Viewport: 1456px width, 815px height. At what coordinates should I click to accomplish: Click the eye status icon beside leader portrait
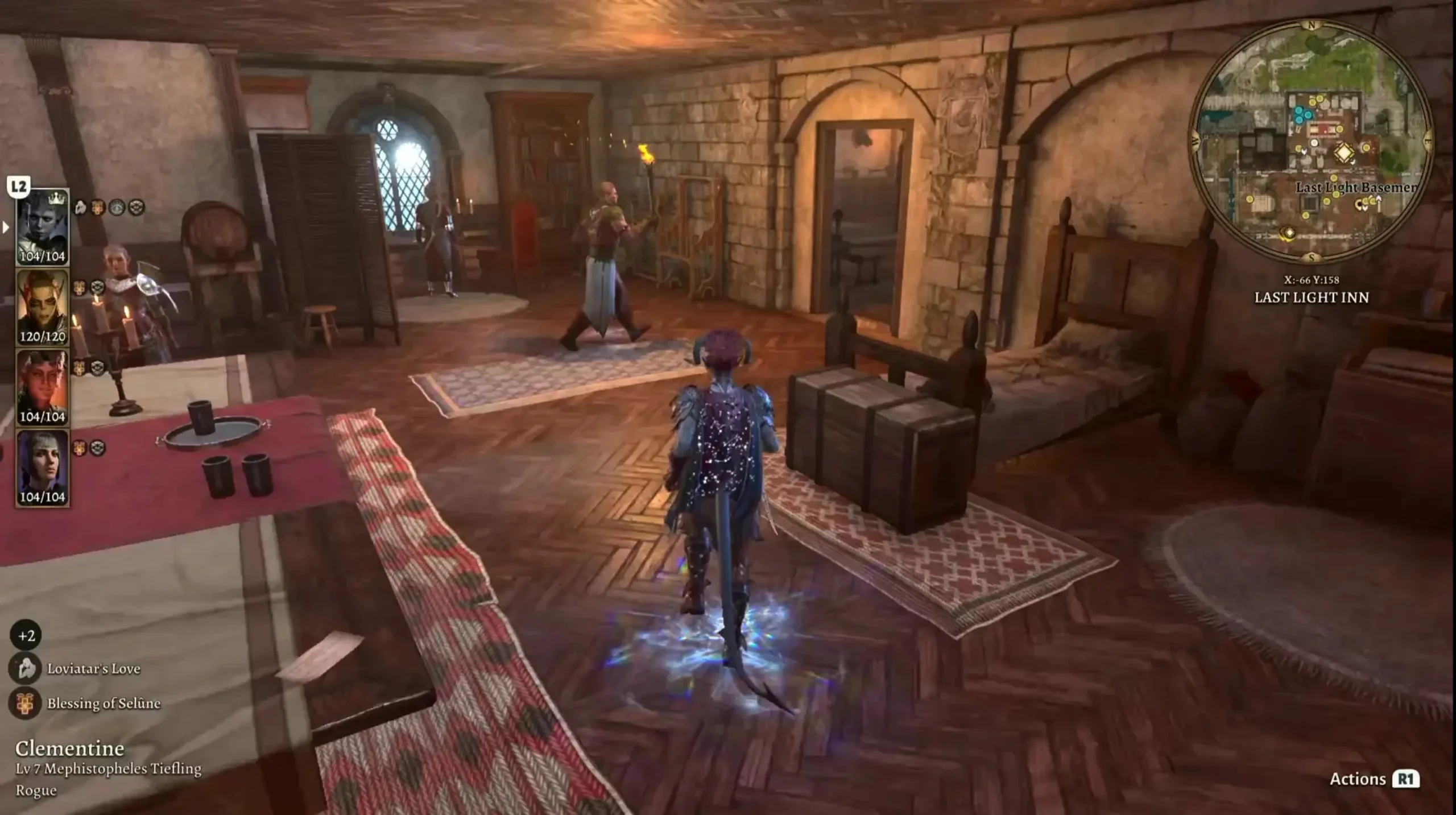[117, 208]
